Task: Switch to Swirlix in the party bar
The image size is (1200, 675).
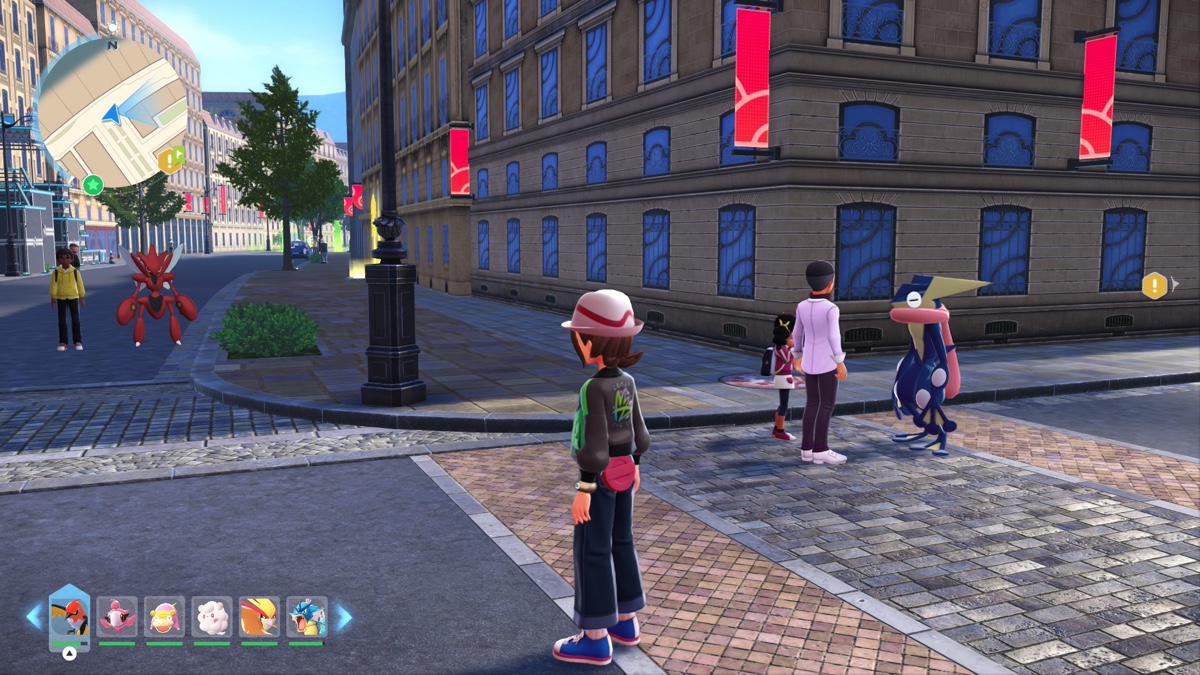Action: 212,617
